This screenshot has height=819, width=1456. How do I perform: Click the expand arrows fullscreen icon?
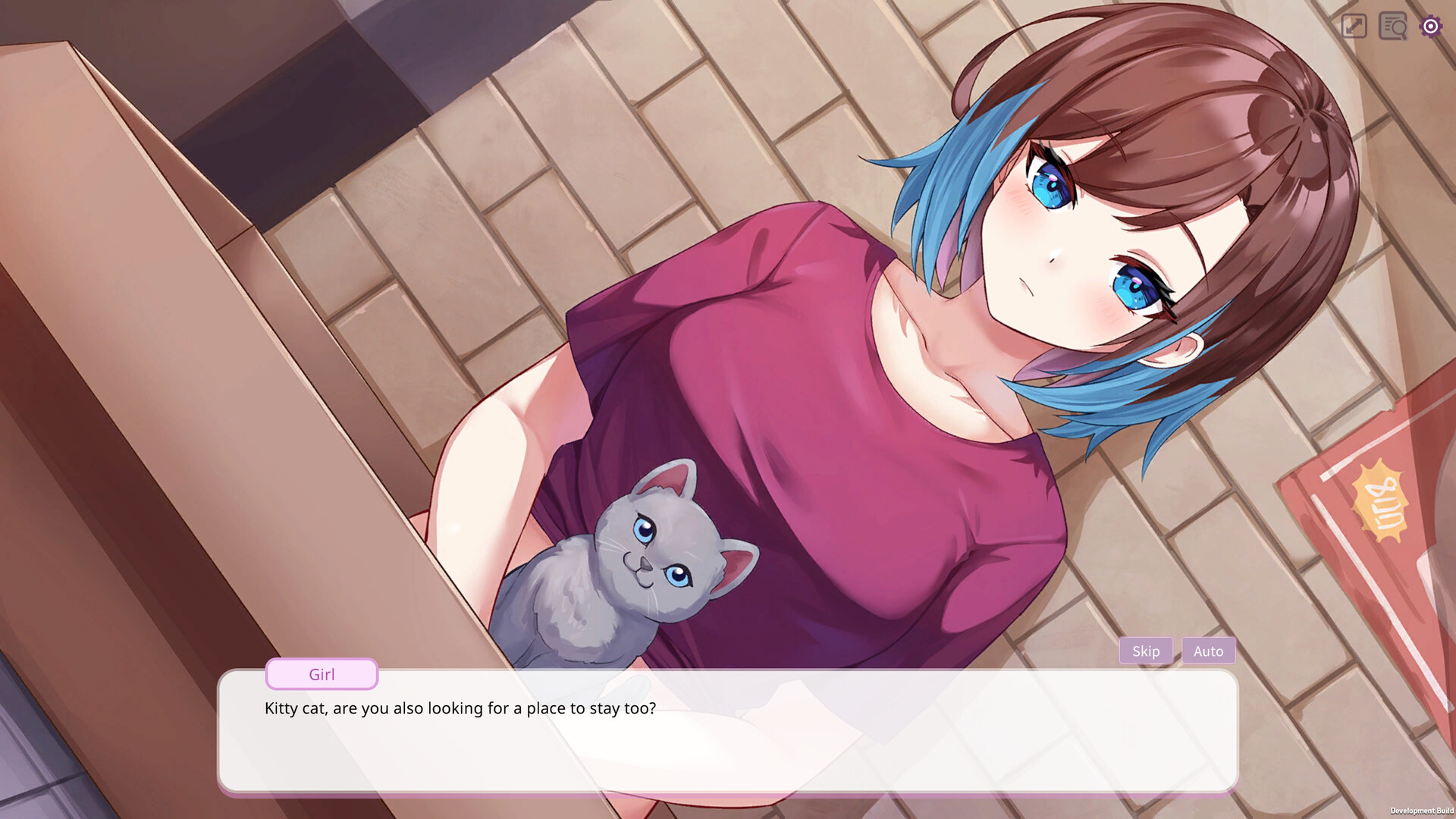coord(1354,27)
